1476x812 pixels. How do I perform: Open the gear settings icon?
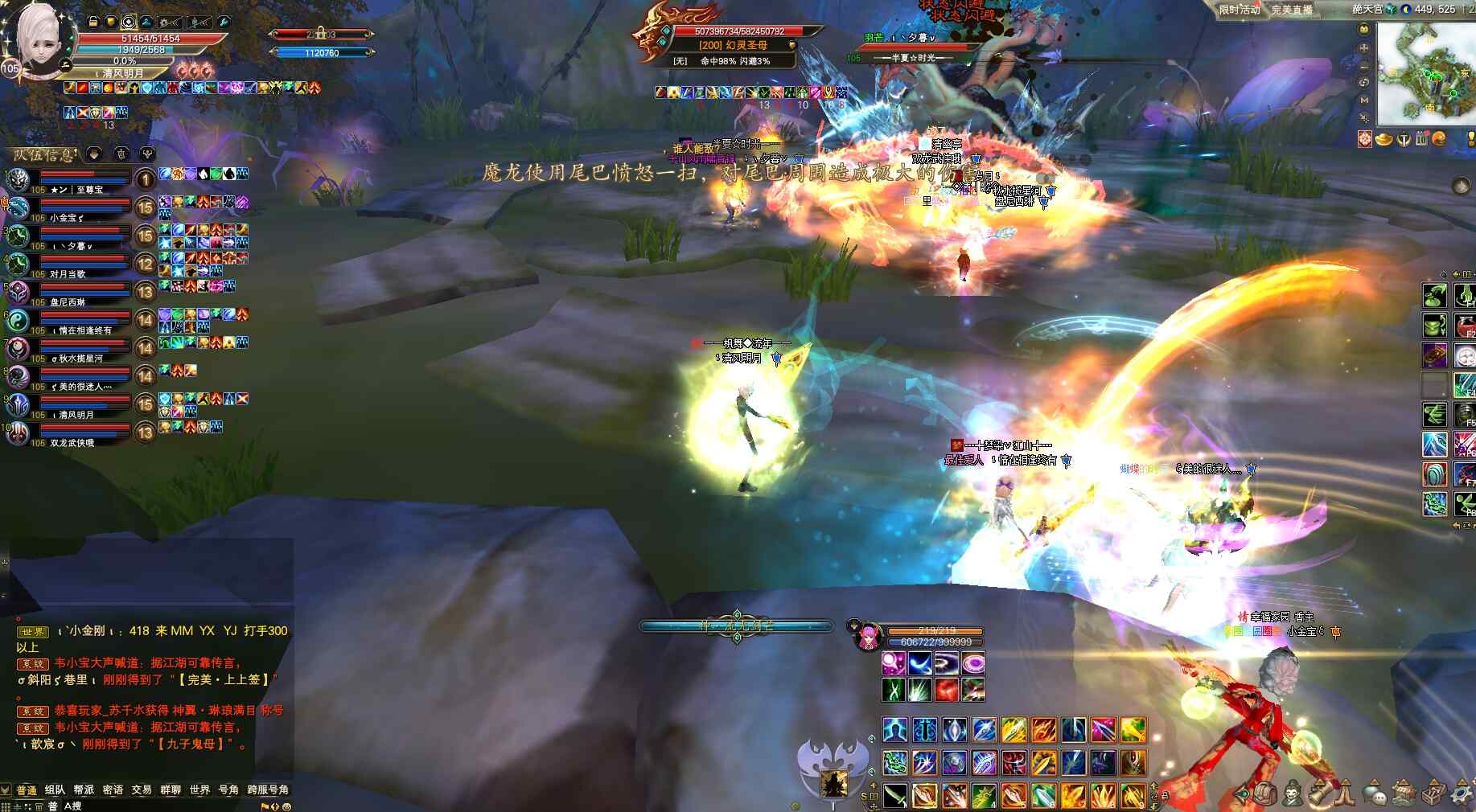coord(1461,794)
